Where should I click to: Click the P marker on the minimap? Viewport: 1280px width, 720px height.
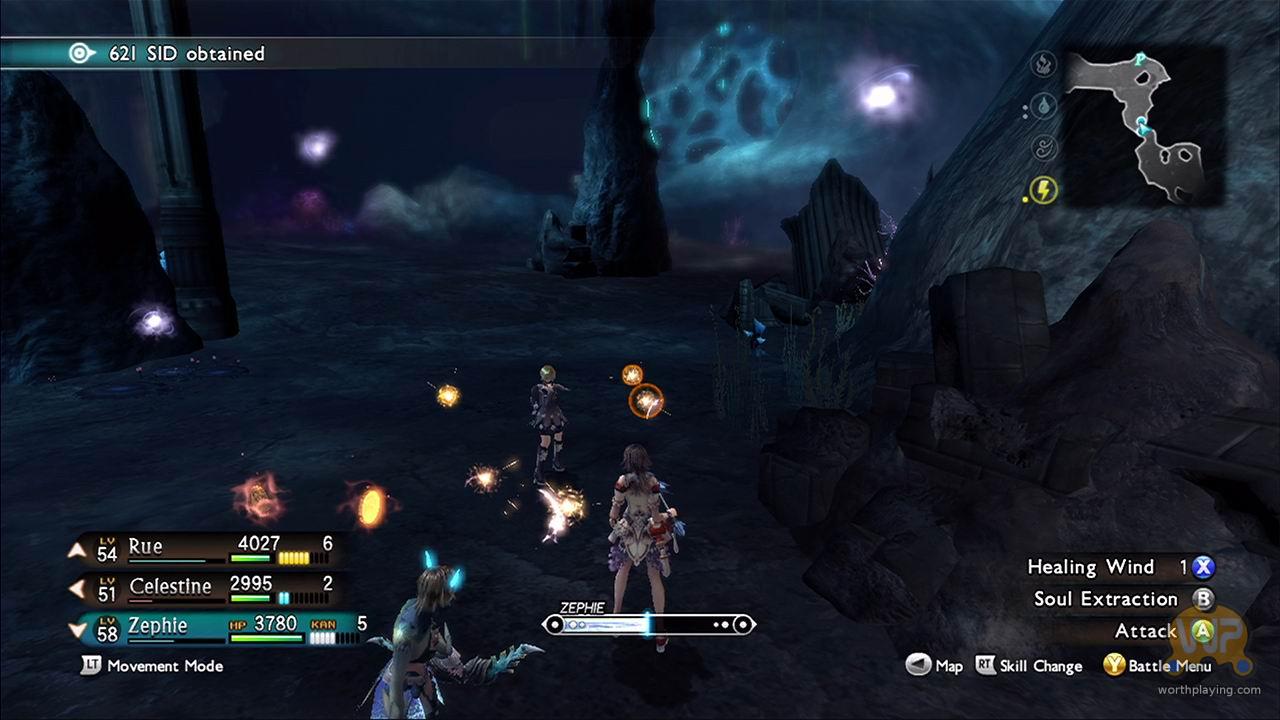[1139, 60]
